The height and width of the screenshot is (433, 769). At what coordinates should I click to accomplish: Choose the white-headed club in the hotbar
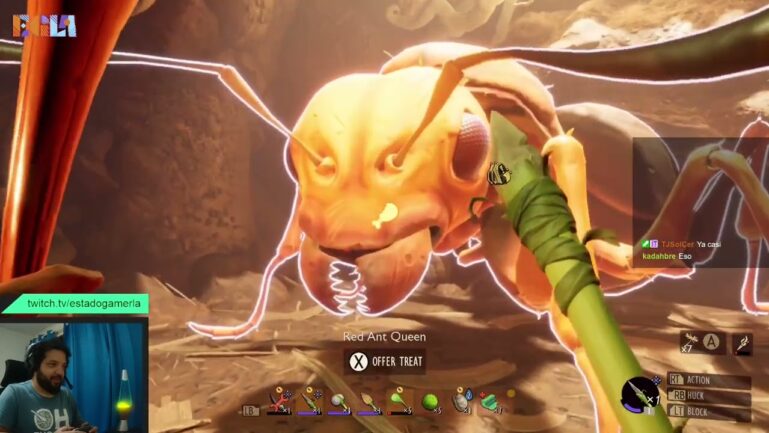tap(339, 402)
